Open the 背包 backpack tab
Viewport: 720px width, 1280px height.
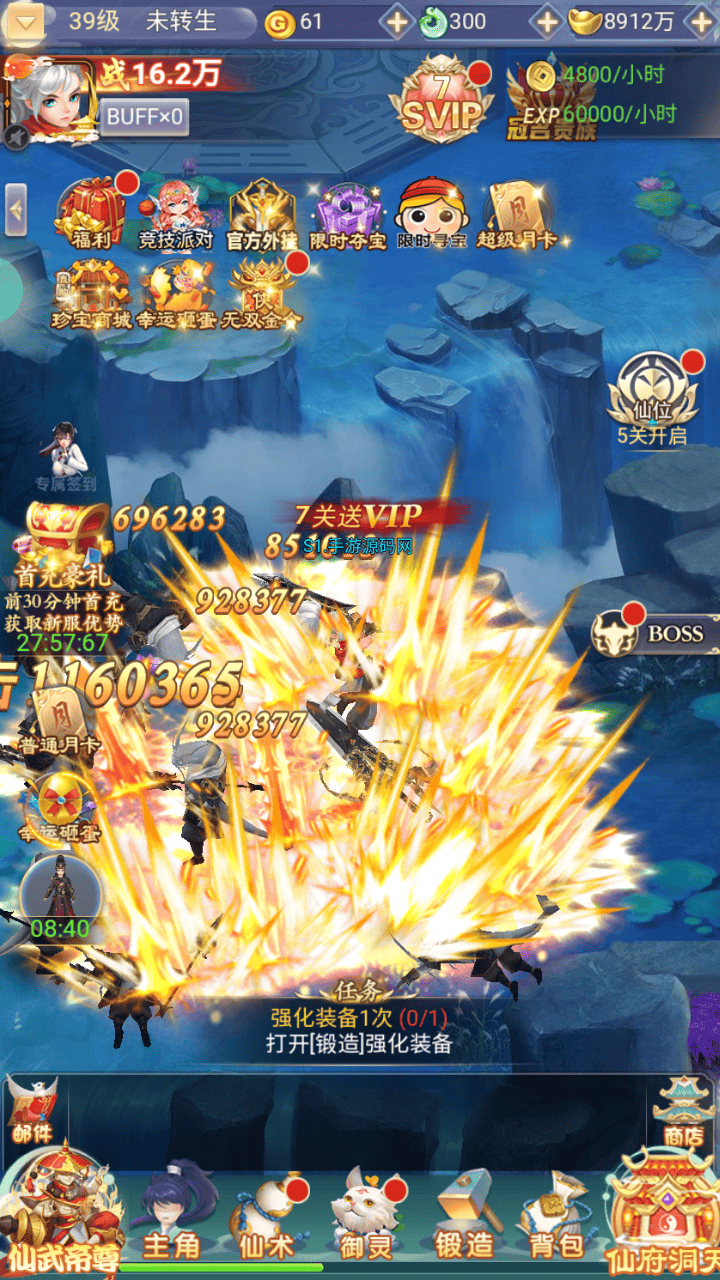[x=556, y=1218]
